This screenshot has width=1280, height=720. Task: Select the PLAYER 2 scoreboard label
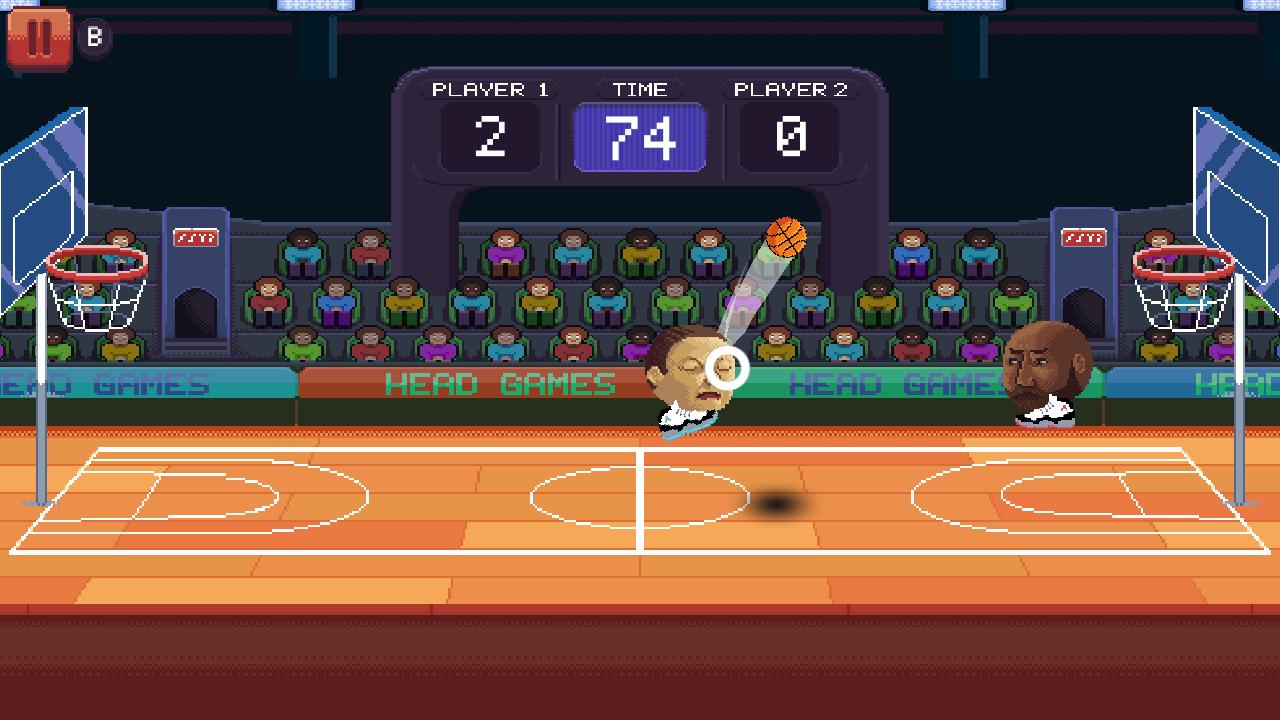[790, 89]
